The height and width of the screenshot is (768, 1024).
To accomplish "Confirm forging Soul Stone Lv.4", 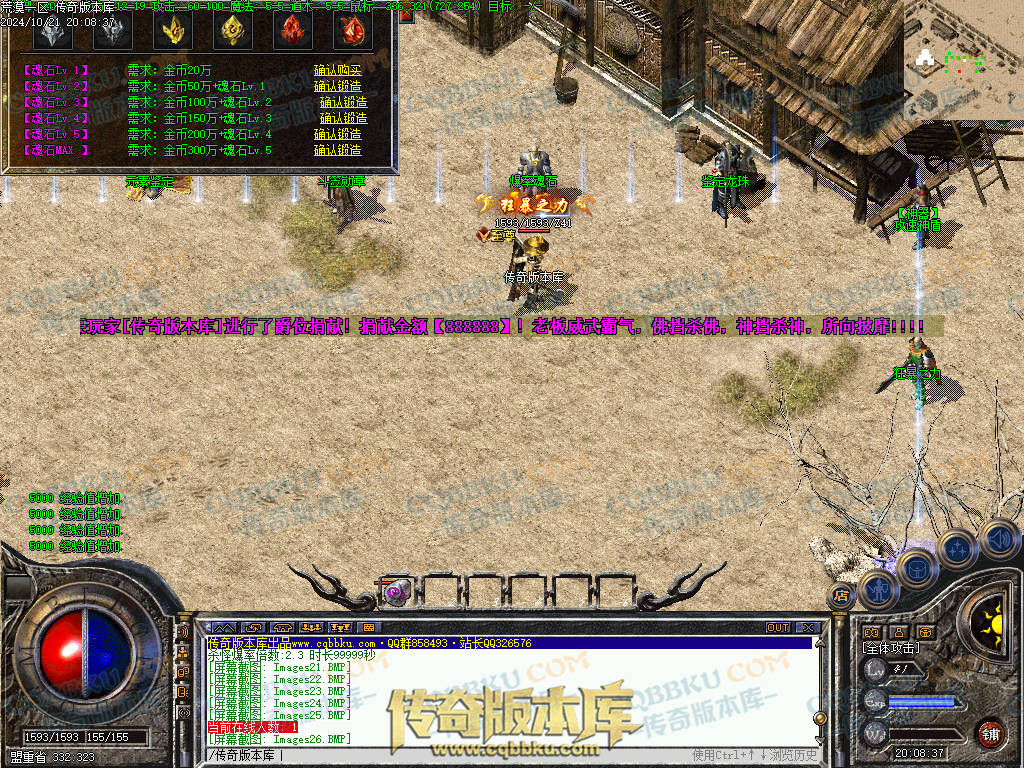I will (x=343, y=118).
